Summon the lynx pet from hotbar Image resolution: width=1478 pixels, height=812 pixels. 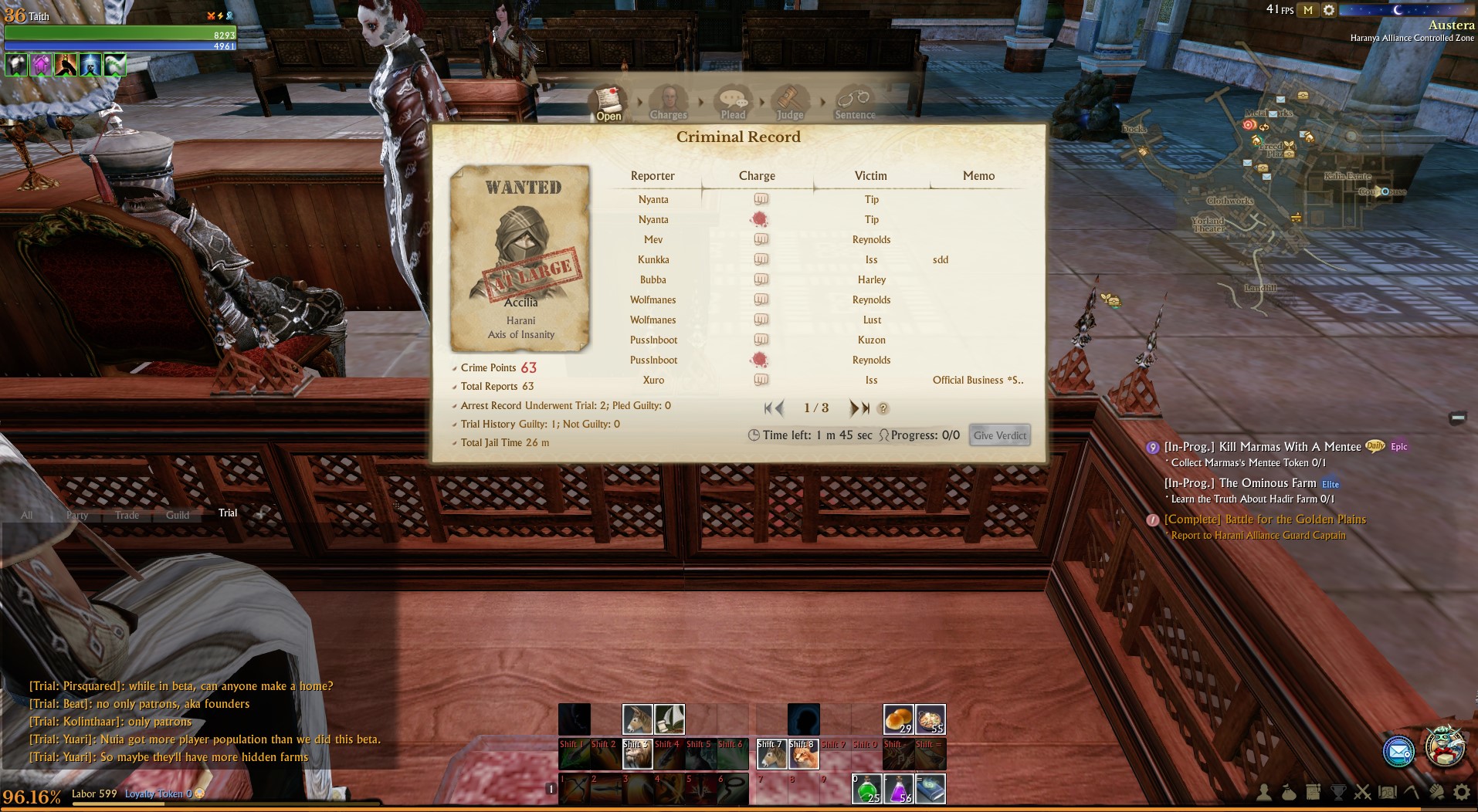coord(803,755)
